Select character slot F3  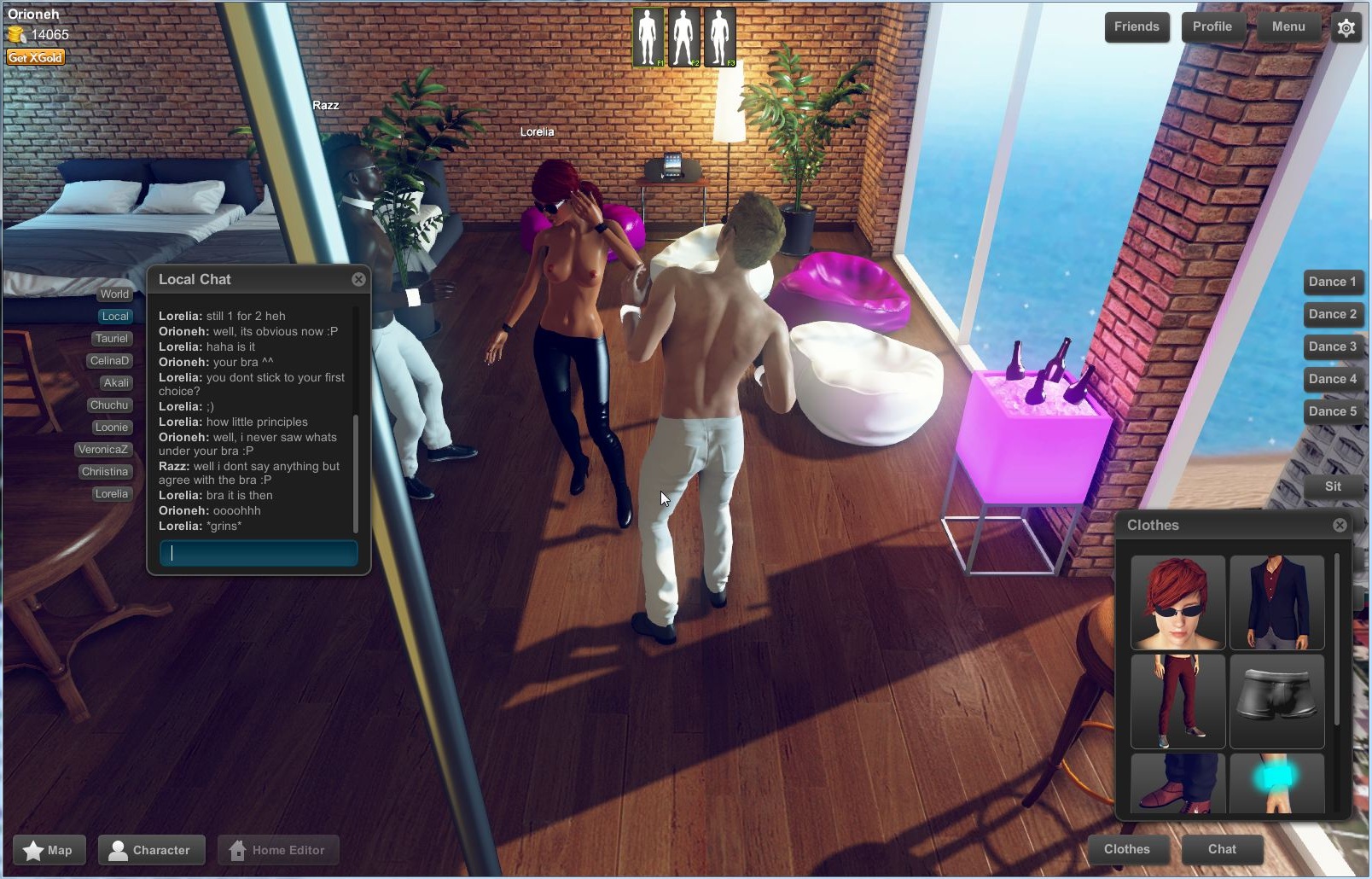click(720, 35)
